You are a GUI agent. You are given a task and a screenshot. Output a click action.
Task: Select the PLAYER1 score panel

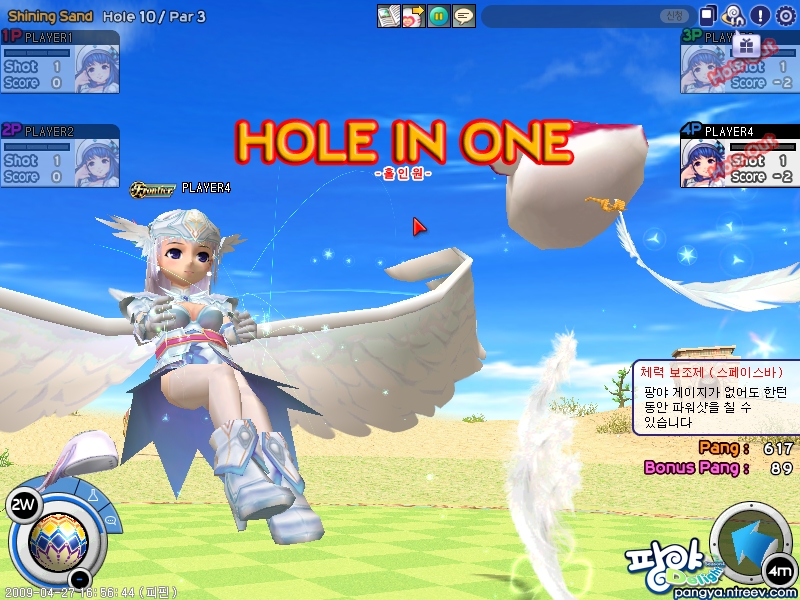pyautogui.click(x=60, y=62)
